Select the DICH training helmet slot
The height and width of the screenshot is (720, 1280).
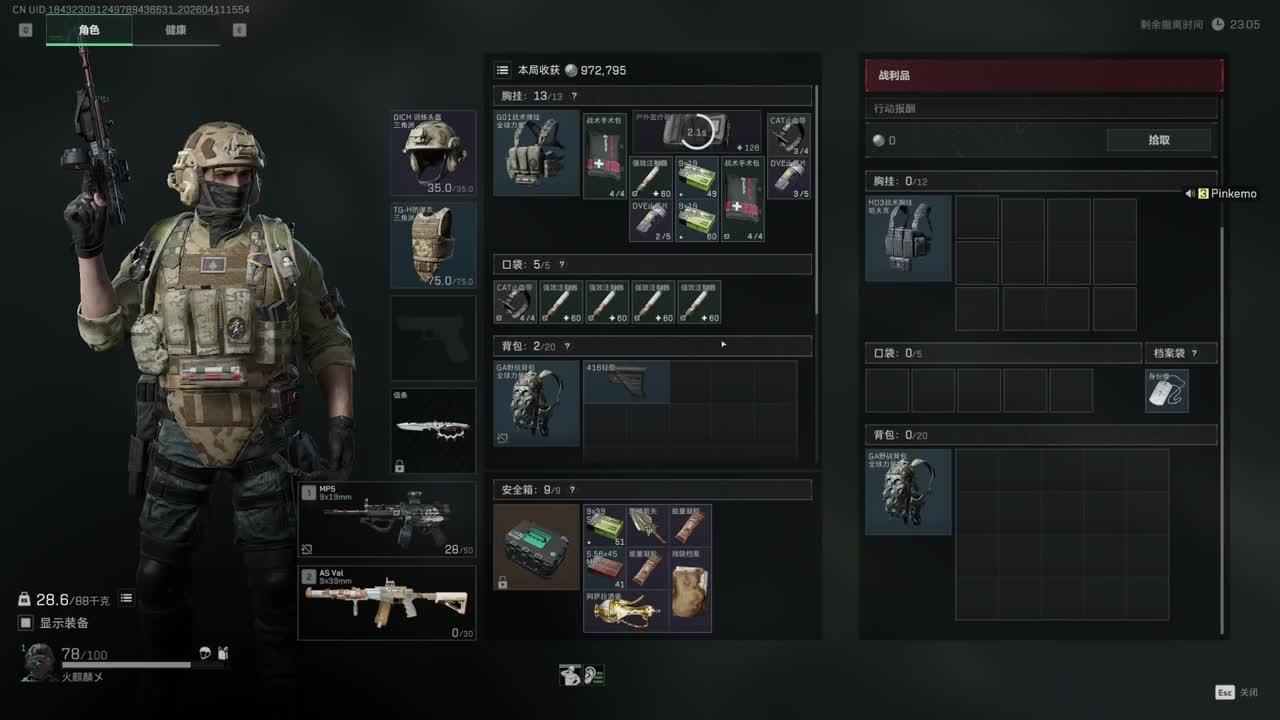click(433, 153)
